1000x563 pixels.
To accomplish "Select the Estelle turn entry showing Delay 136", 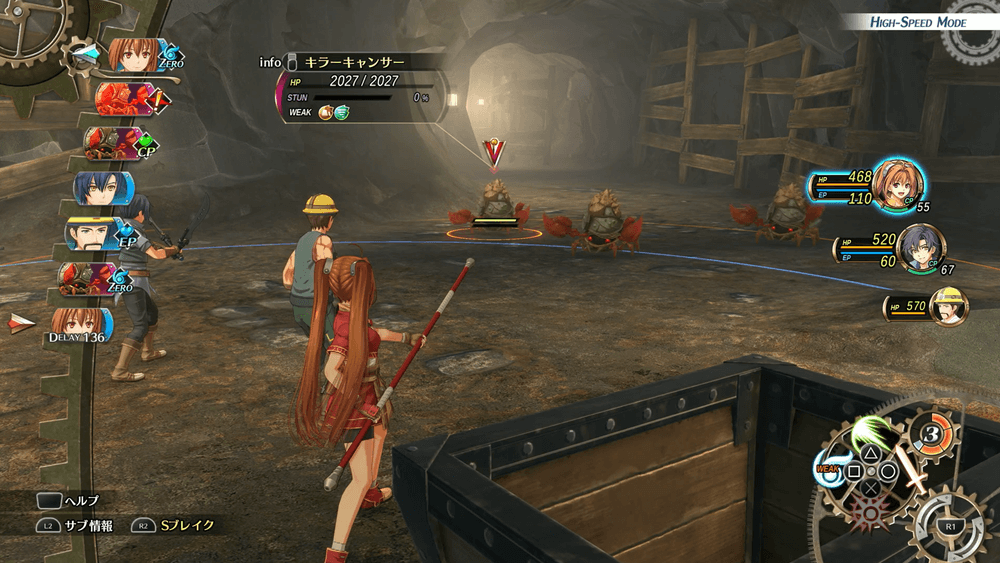I will [78, 324].
